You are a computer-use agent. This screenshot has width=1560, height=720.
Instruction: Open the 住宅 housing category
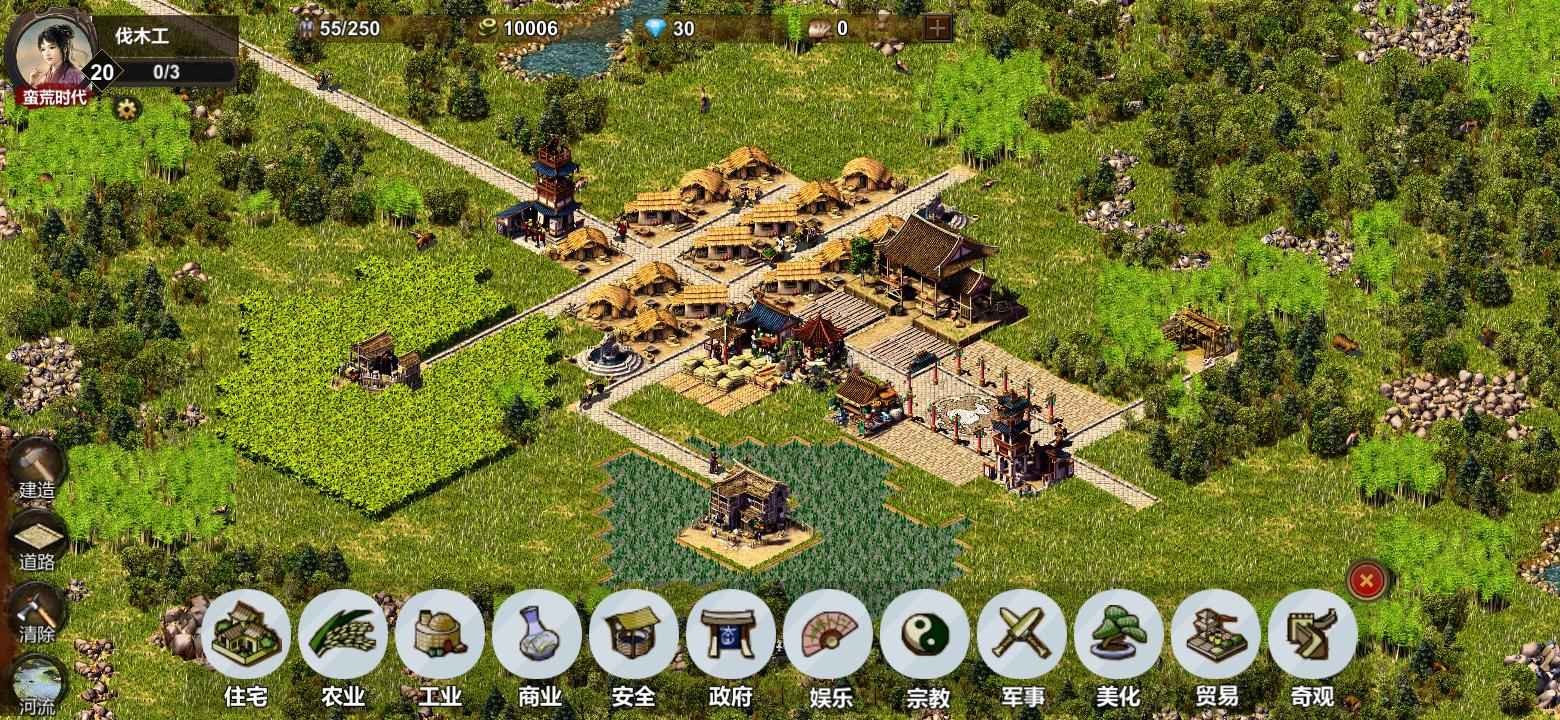tap(246, 635)
